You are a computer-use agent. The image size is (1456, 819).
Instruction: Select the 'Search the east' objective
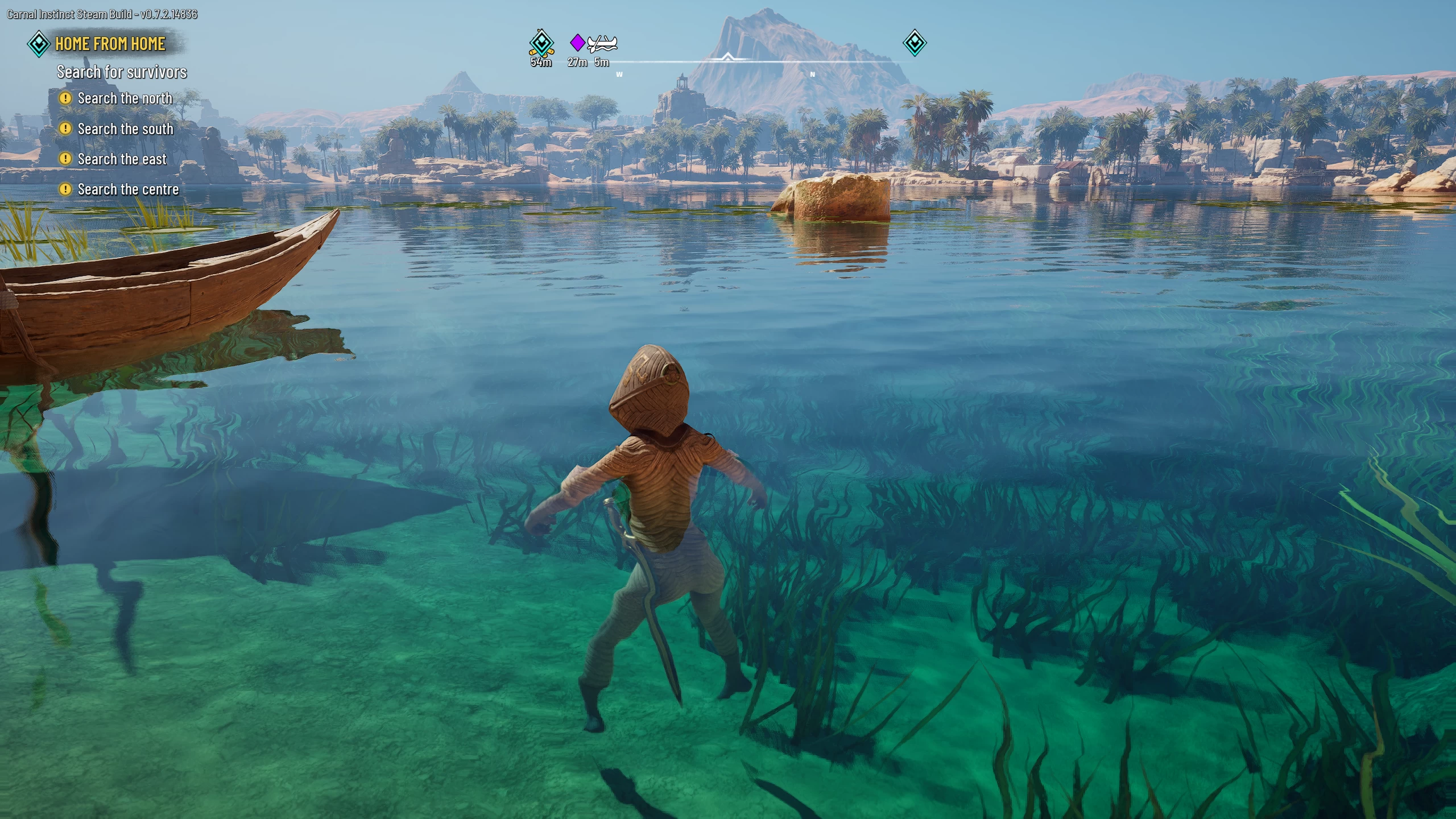(122, 159)
